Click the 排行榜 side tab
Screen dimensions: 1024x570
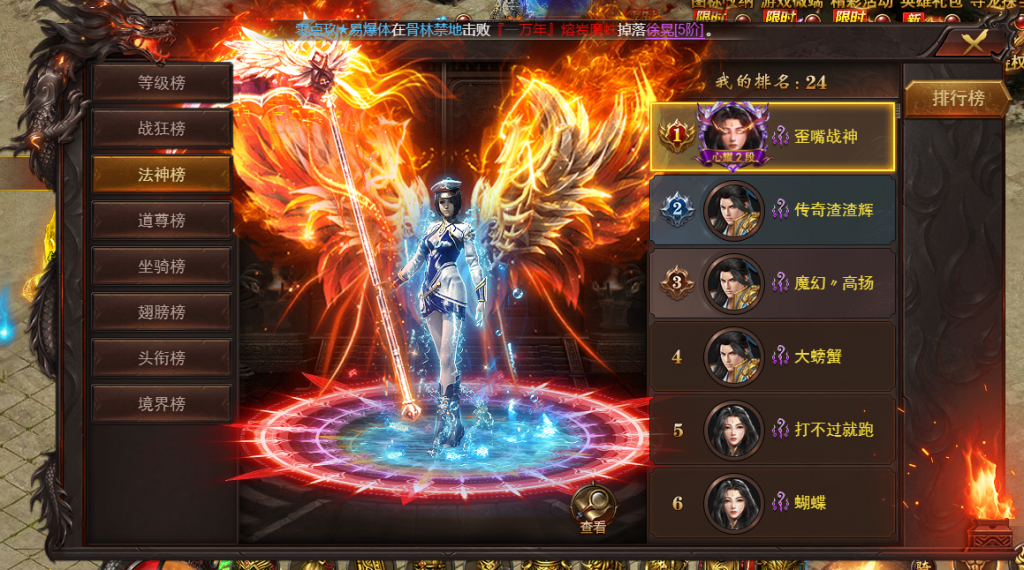point(957,98)
